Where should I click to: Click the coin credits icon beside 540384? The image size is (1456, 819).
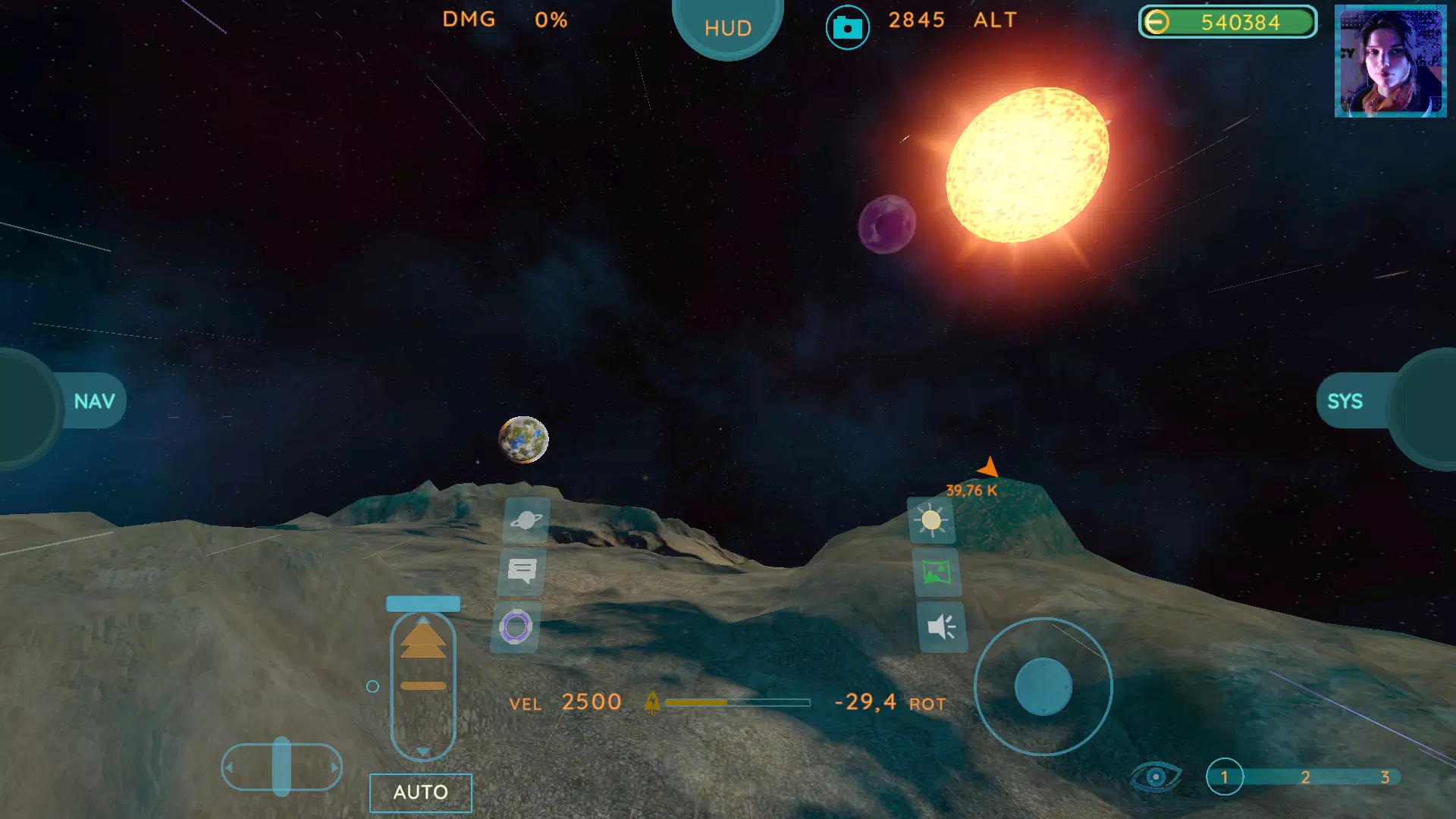[x=1157, y=23]
